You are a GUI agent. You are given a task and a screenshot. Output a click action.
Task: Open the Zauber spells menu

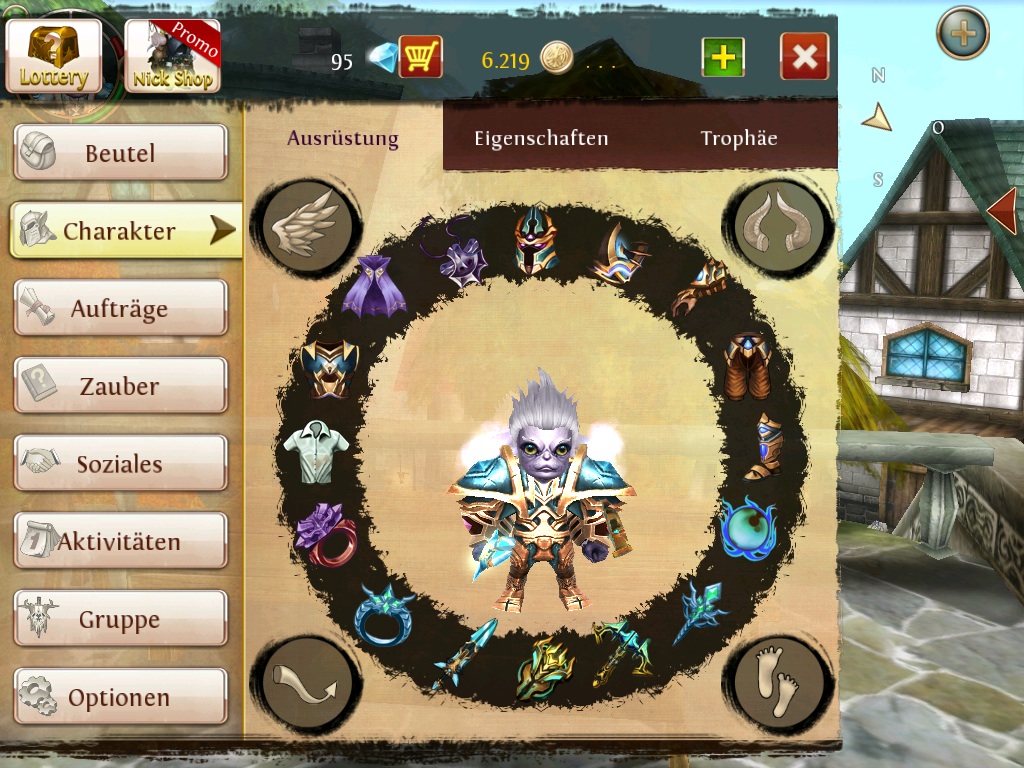(120, 386)
